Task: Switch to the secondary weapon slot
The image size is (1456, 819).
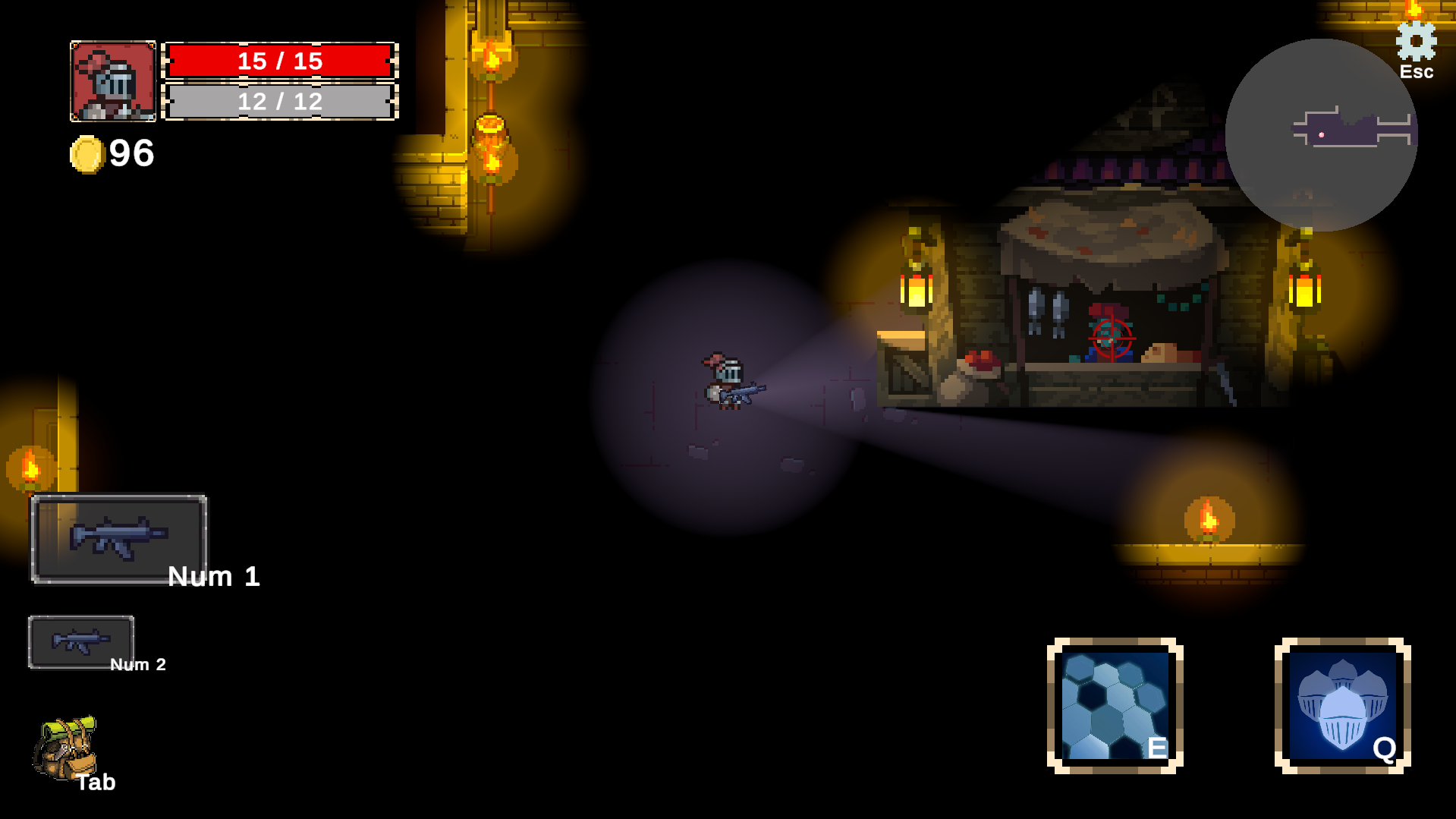Action: [x=81, y=641]
